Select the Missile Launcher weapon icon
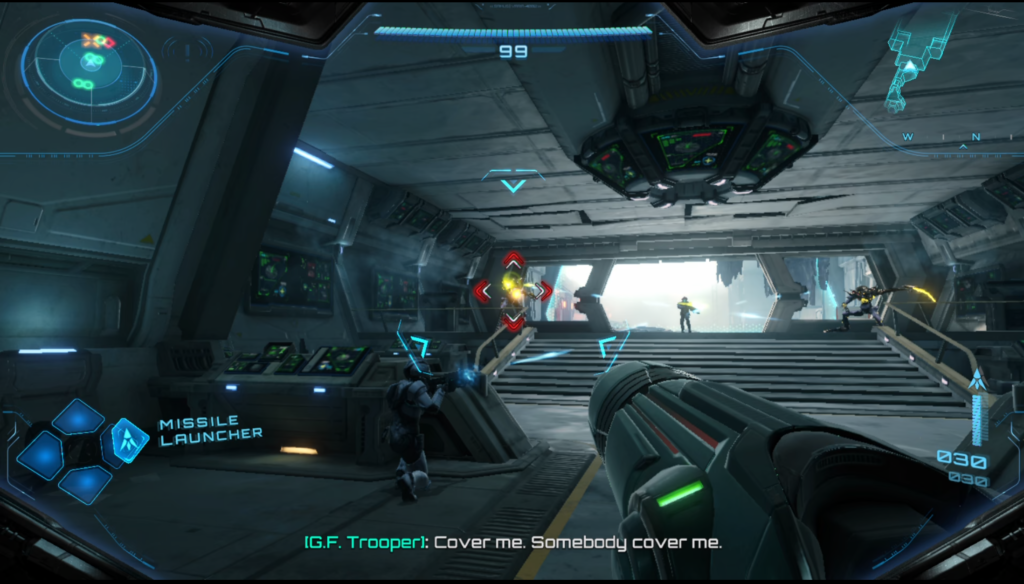The width and height of the screenshot is (1024, 584). point(129,438)
